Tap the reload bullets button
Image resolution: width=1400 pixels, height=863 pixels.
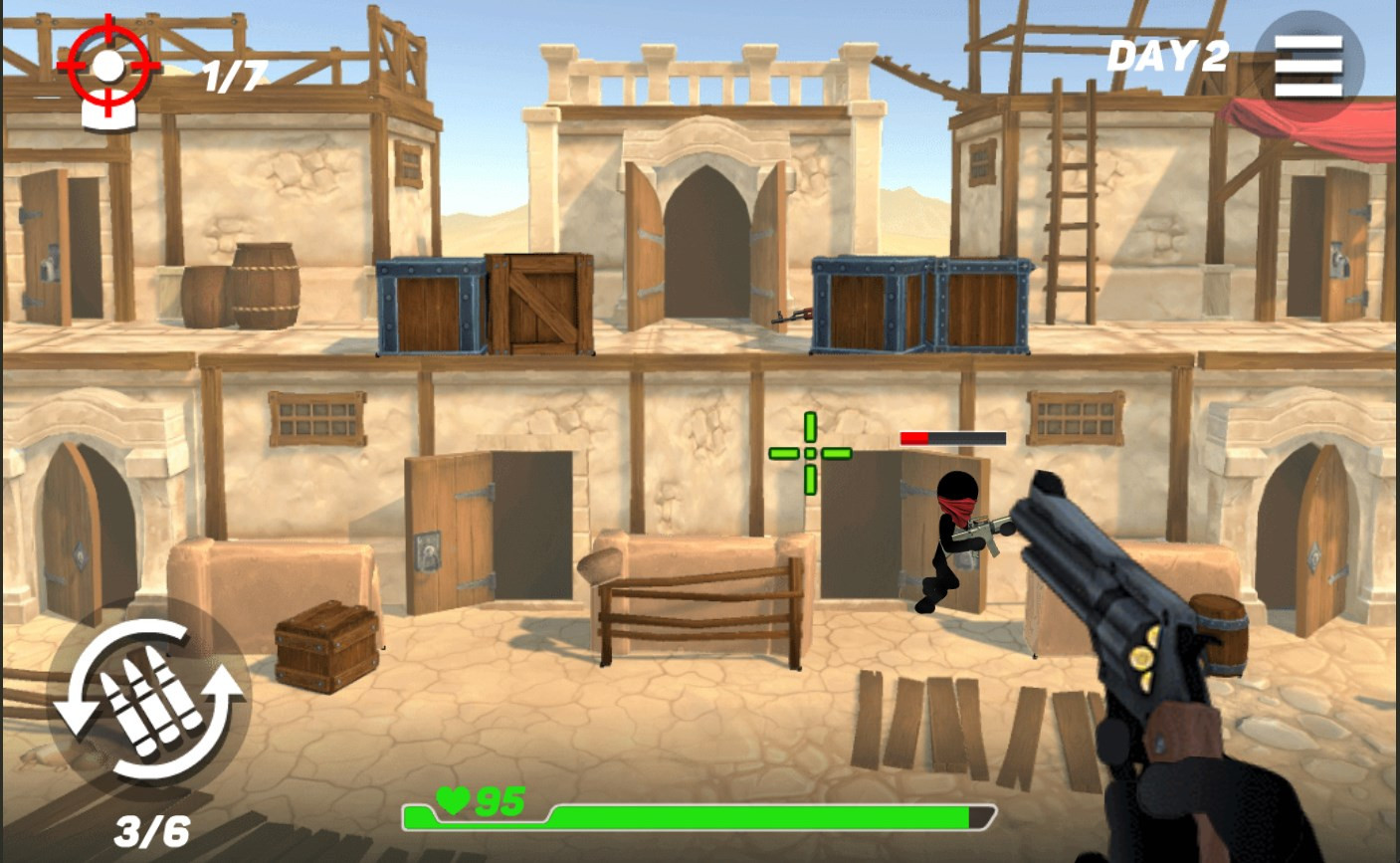149,700
